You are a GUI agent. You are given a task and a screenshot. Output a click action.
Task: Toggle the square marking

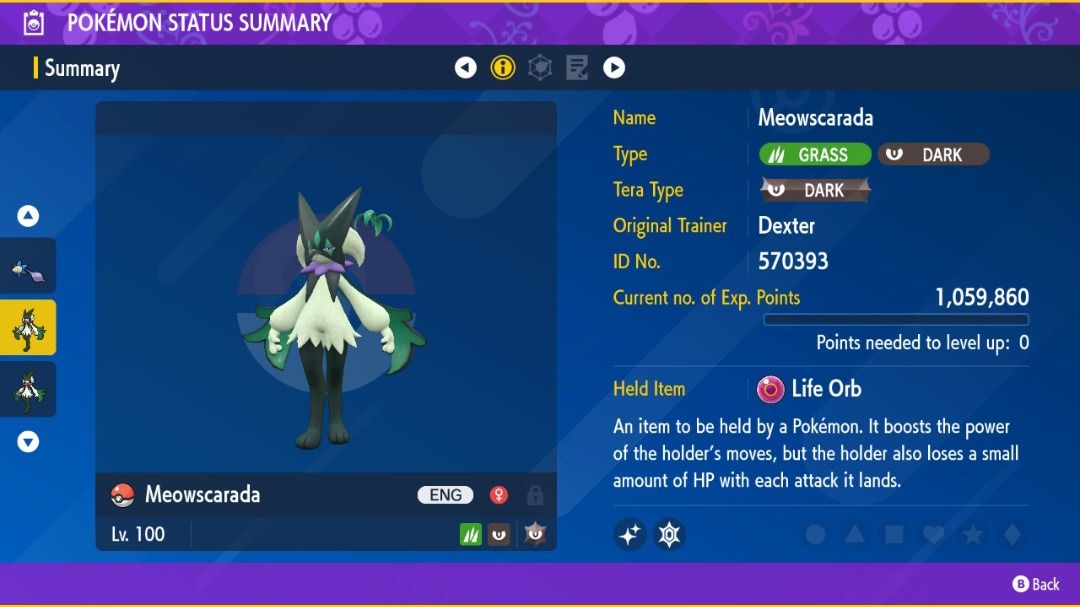point(893,535)
